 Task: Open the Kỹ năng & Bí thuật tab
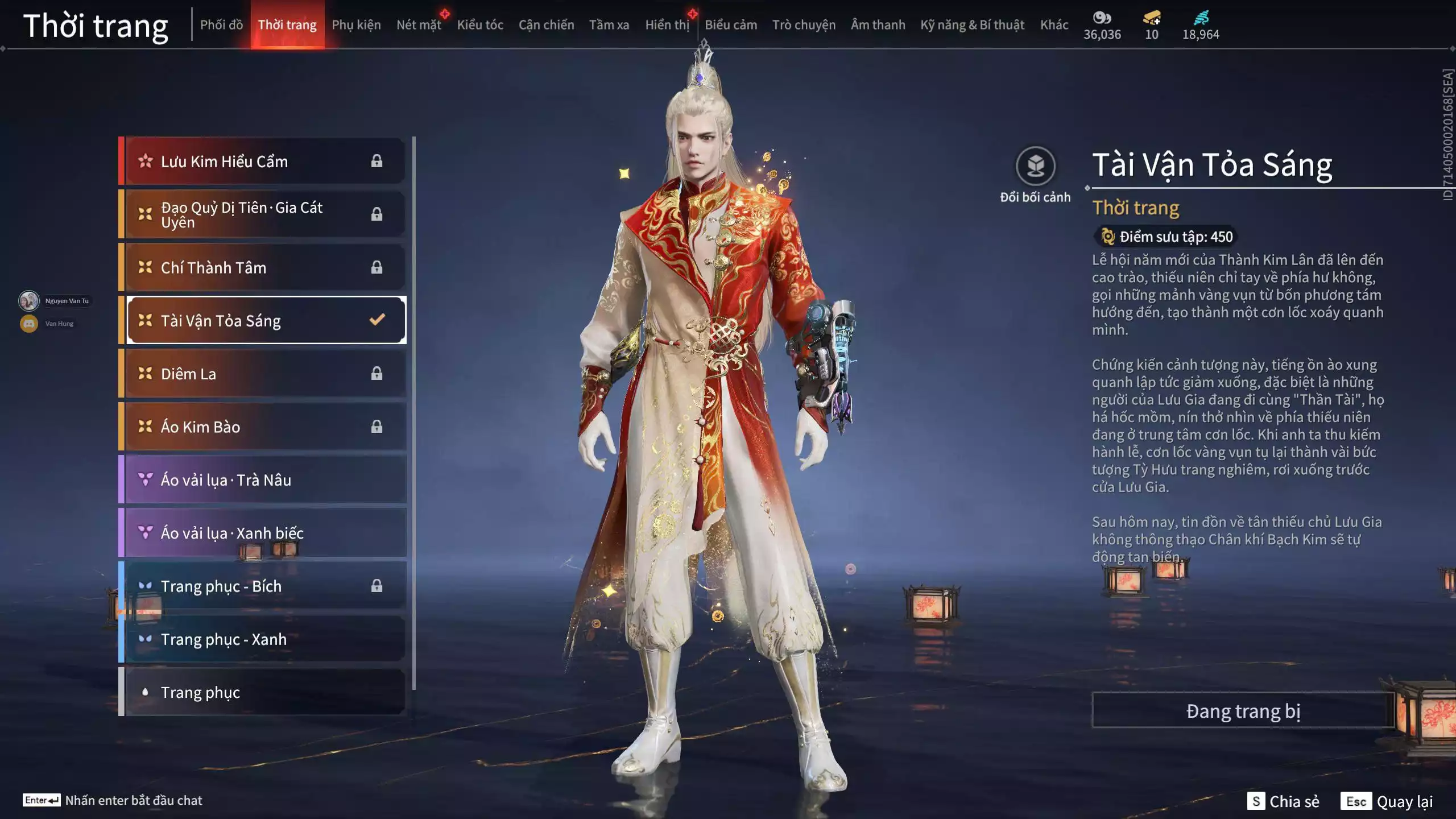click(972, 25)
